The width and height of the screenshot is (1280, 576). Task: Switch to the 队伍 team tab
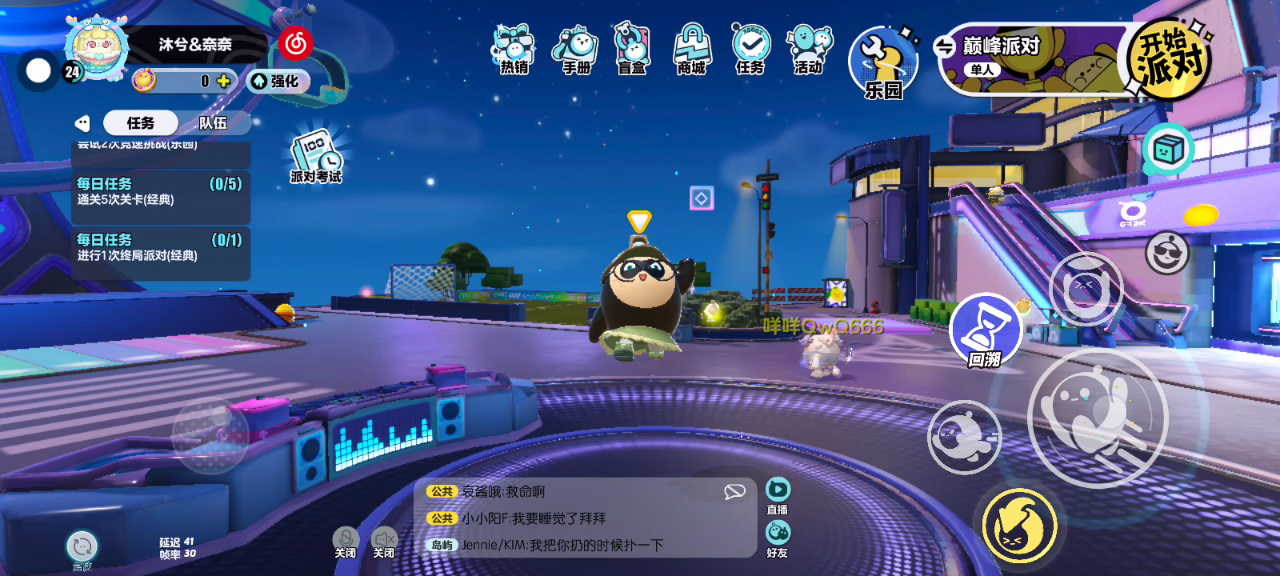[212, 123]
